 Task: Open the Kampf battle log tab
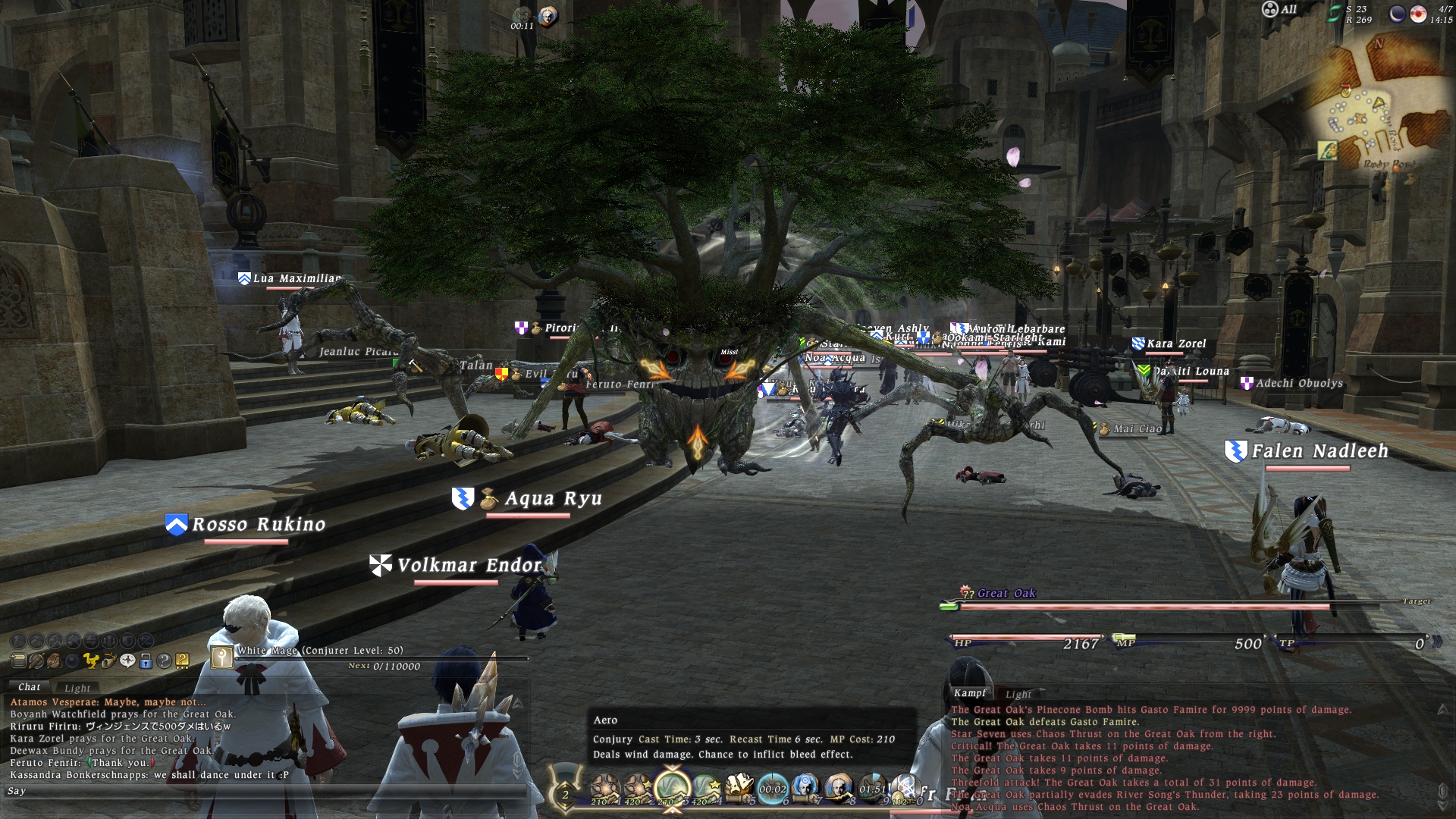pos(970,693)
